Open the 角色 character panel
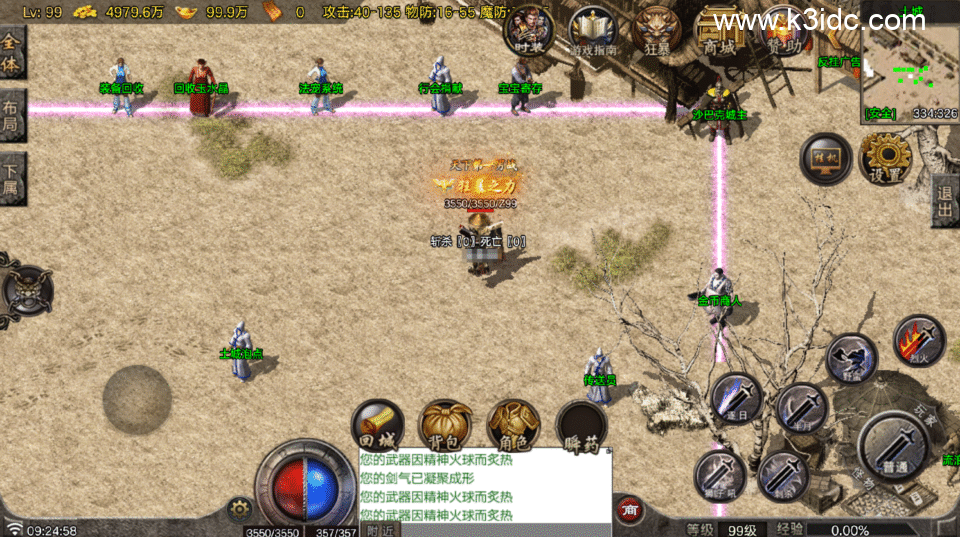960x537 pixels. [514, 426]
